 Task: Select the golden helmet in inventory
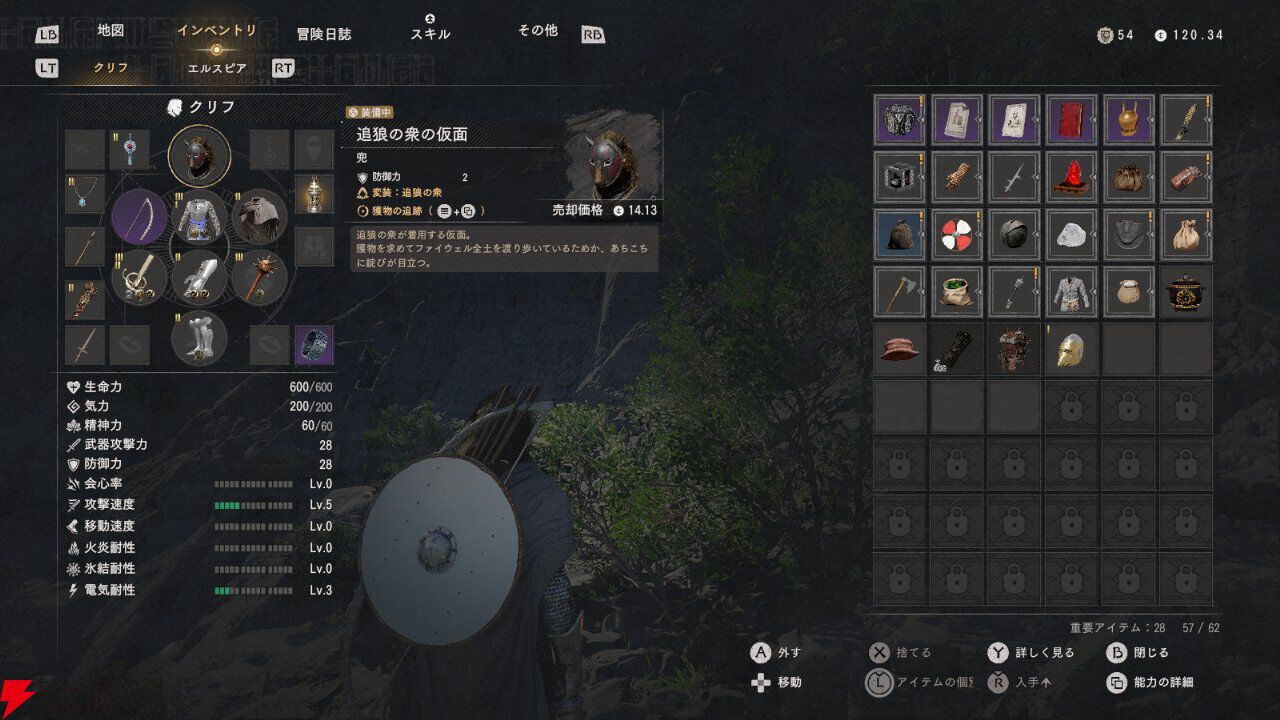(1072, 349)
